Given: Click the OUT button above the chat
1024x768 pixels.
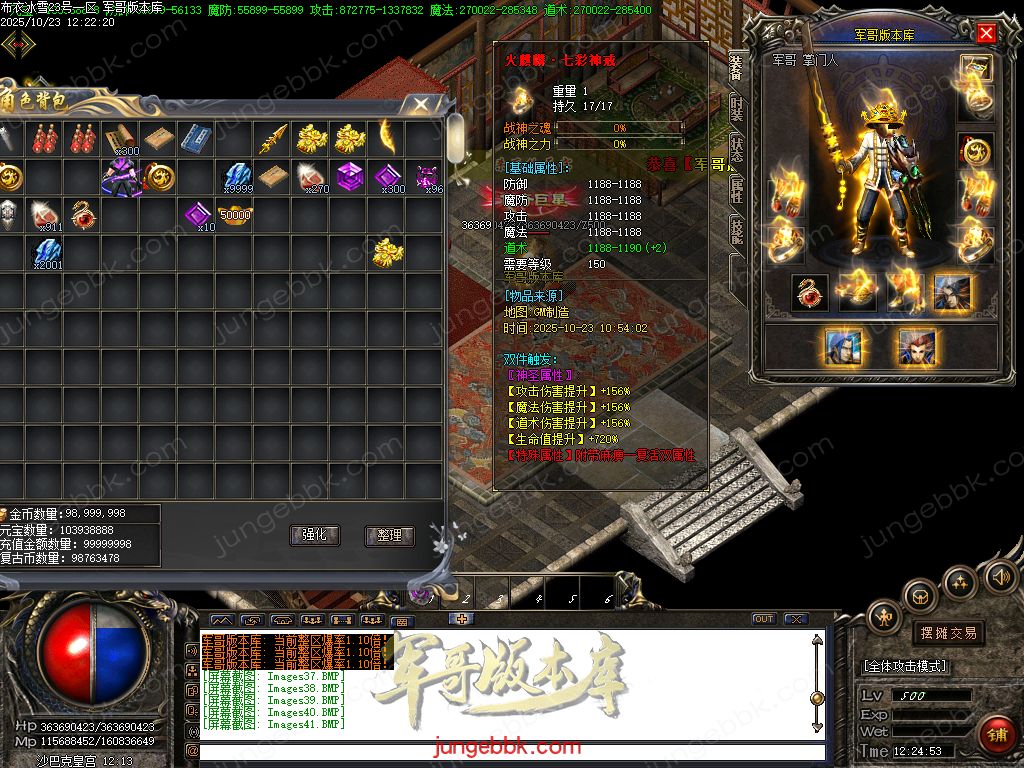Looking at the screenshot, I should tap(764, 619).
